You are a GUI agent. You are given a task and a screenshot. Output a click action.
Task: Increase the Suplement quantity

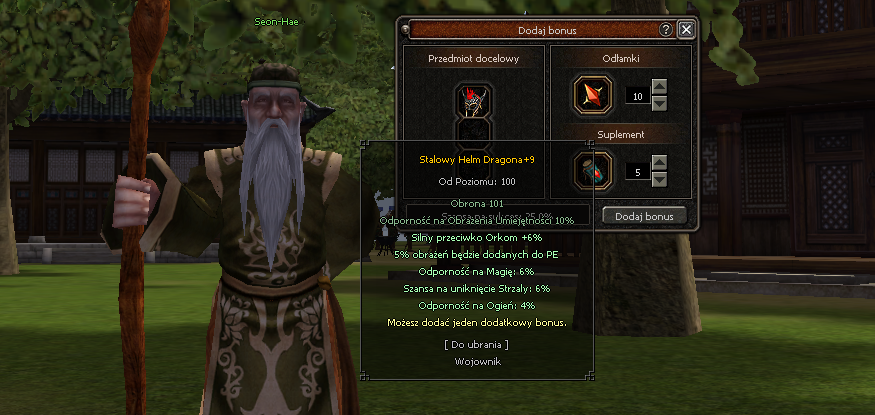(659, 164)
